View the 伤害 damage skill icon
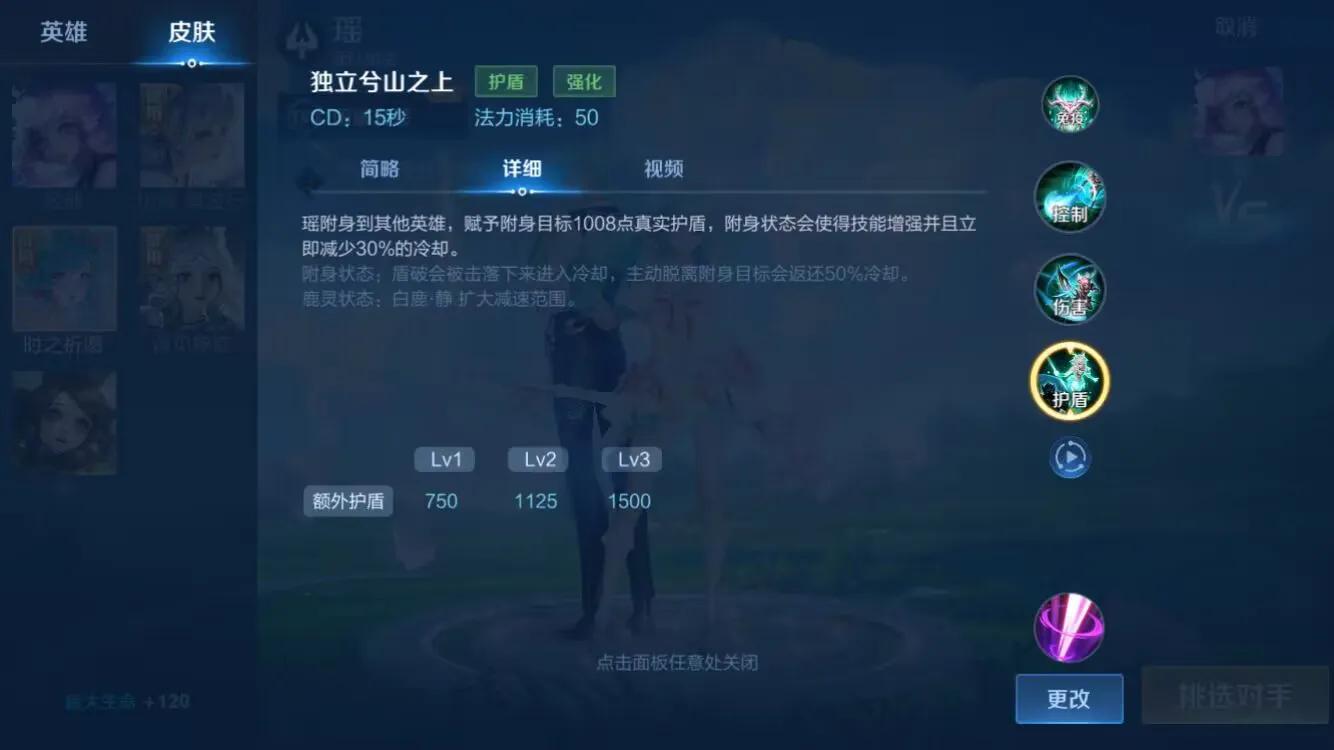The width and height of the screenshot is (1334, 750). 1069,289
